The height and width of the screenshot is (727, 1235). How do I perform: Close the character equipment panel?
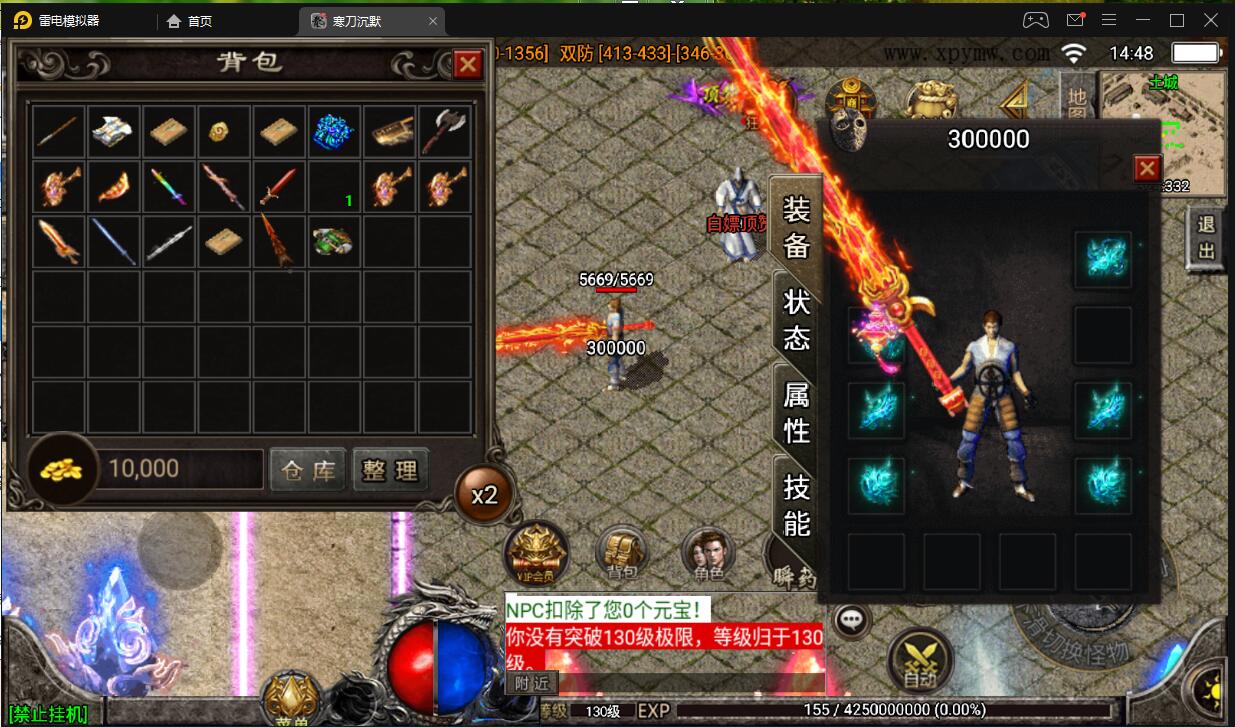pos(1147,168)
